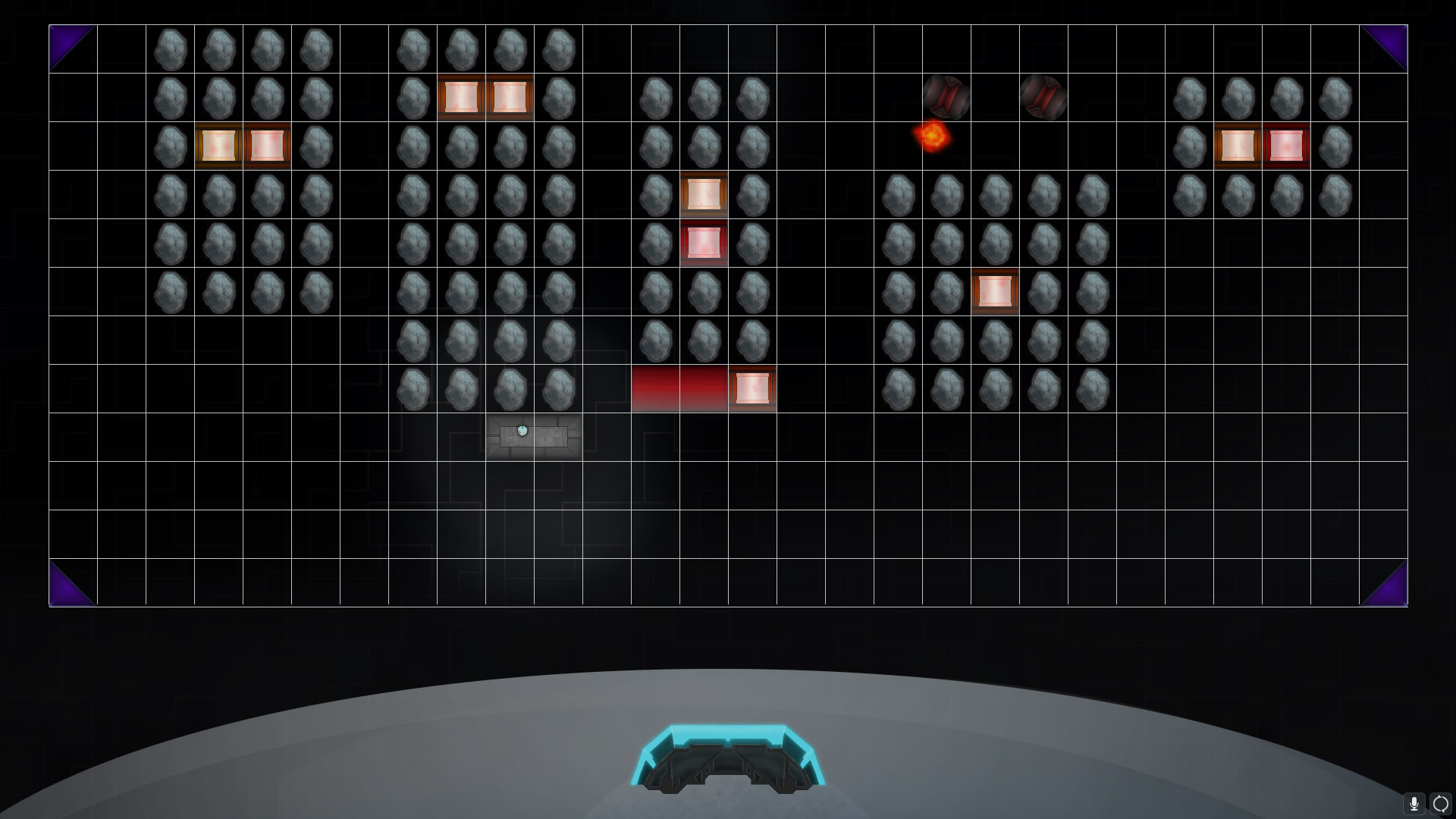Click an asteroid in the top-left cluster
1456x819 pixels.
click(169, 49)
